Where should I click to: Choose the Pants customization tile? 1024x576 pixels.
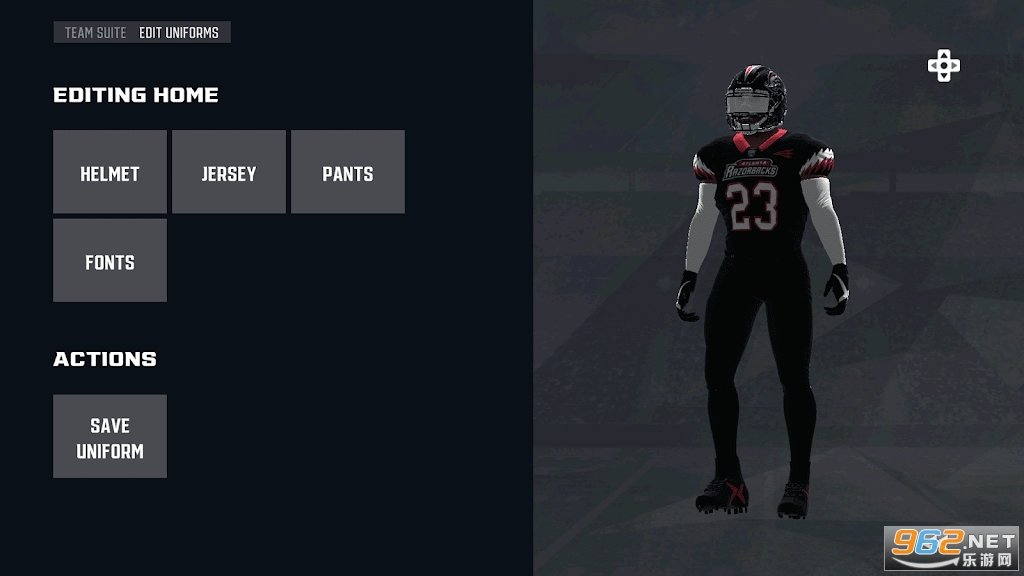coord(348,172)
